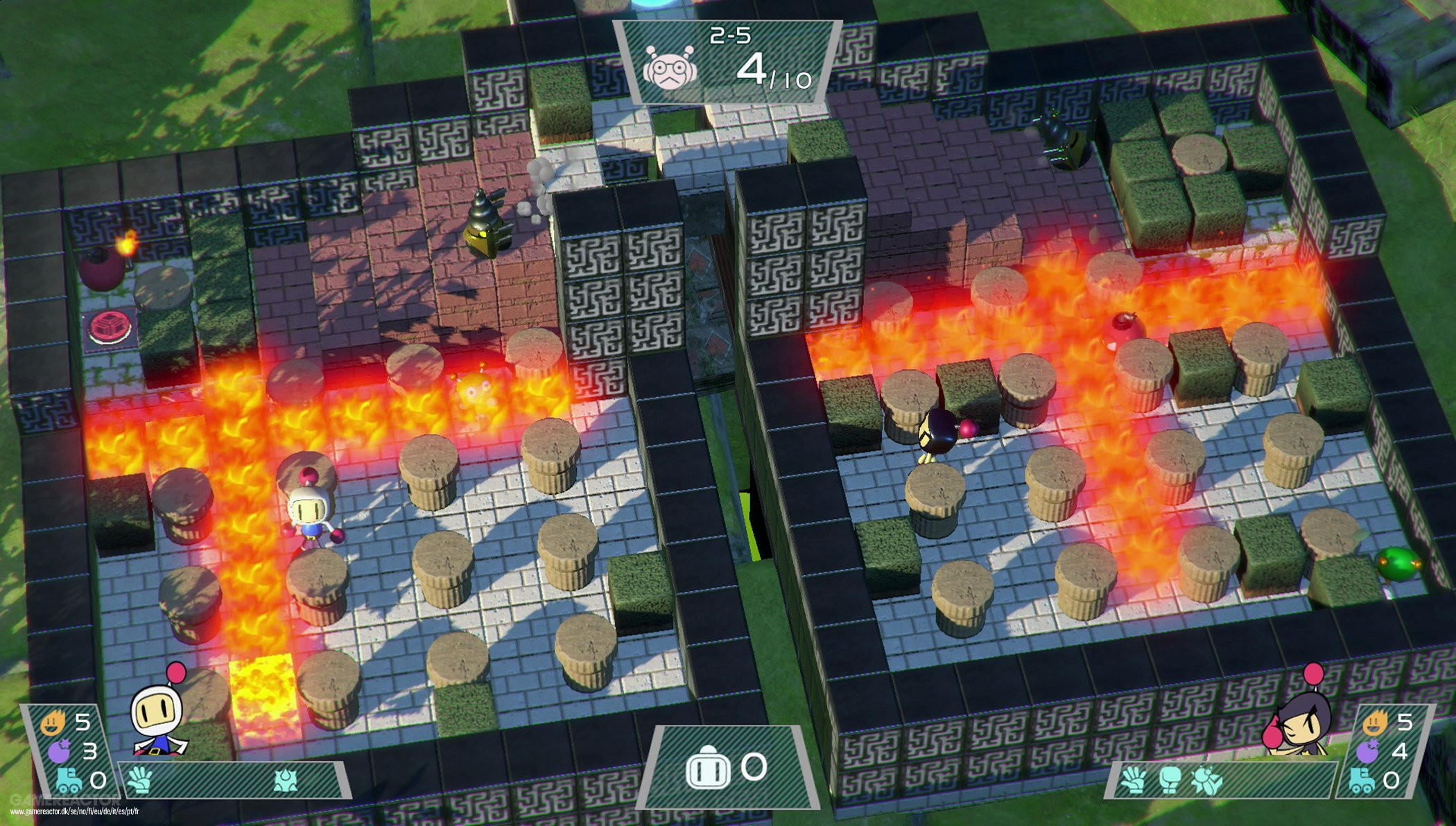Toggle the hand ability slot in right player bar
Viewport: 1456px width, 826px height.
point(1132,778)
